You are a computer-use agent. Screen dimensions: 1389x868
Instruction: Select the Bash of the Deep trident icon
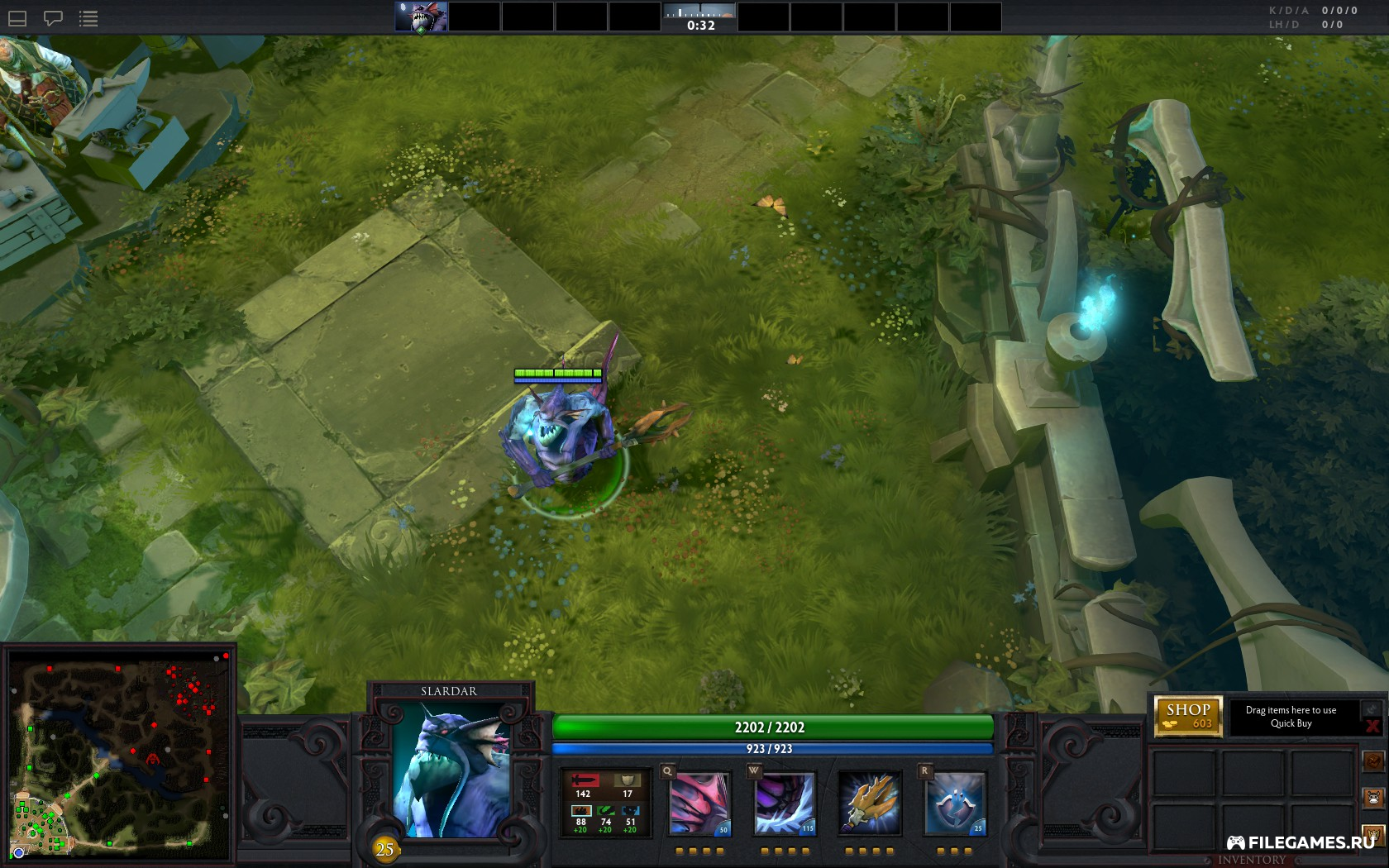[869, 804]
